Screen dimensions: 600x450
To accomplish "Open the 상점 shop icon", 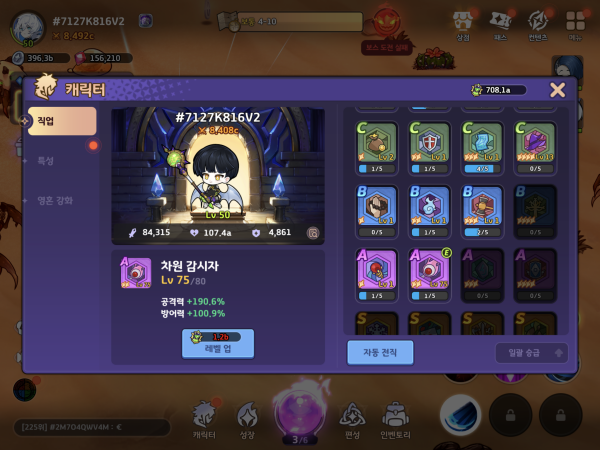I will pyautogui.click(x=462, y=24).
